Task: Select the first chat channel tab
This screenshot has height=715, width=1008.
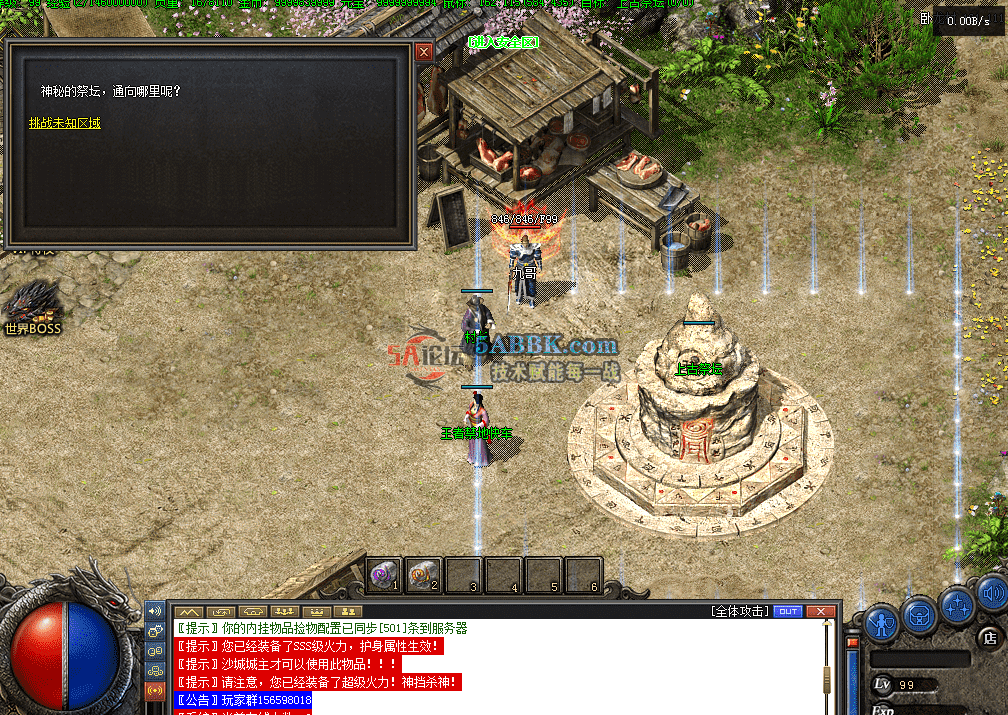Action: (190, 611)
